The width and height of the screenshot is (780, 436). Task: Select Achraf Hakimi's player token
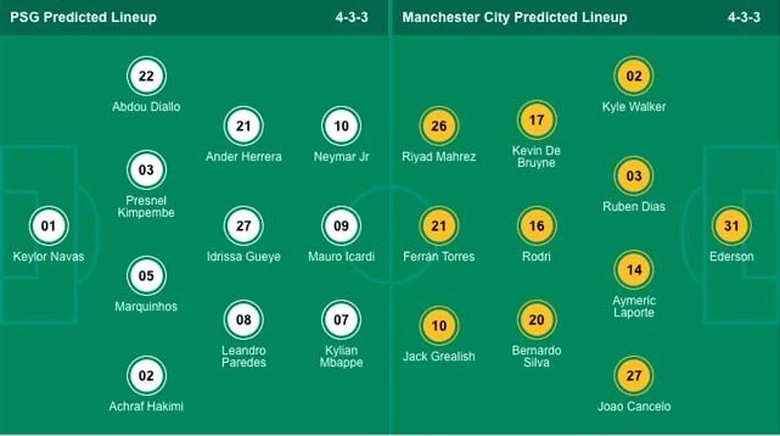point(146,376)
